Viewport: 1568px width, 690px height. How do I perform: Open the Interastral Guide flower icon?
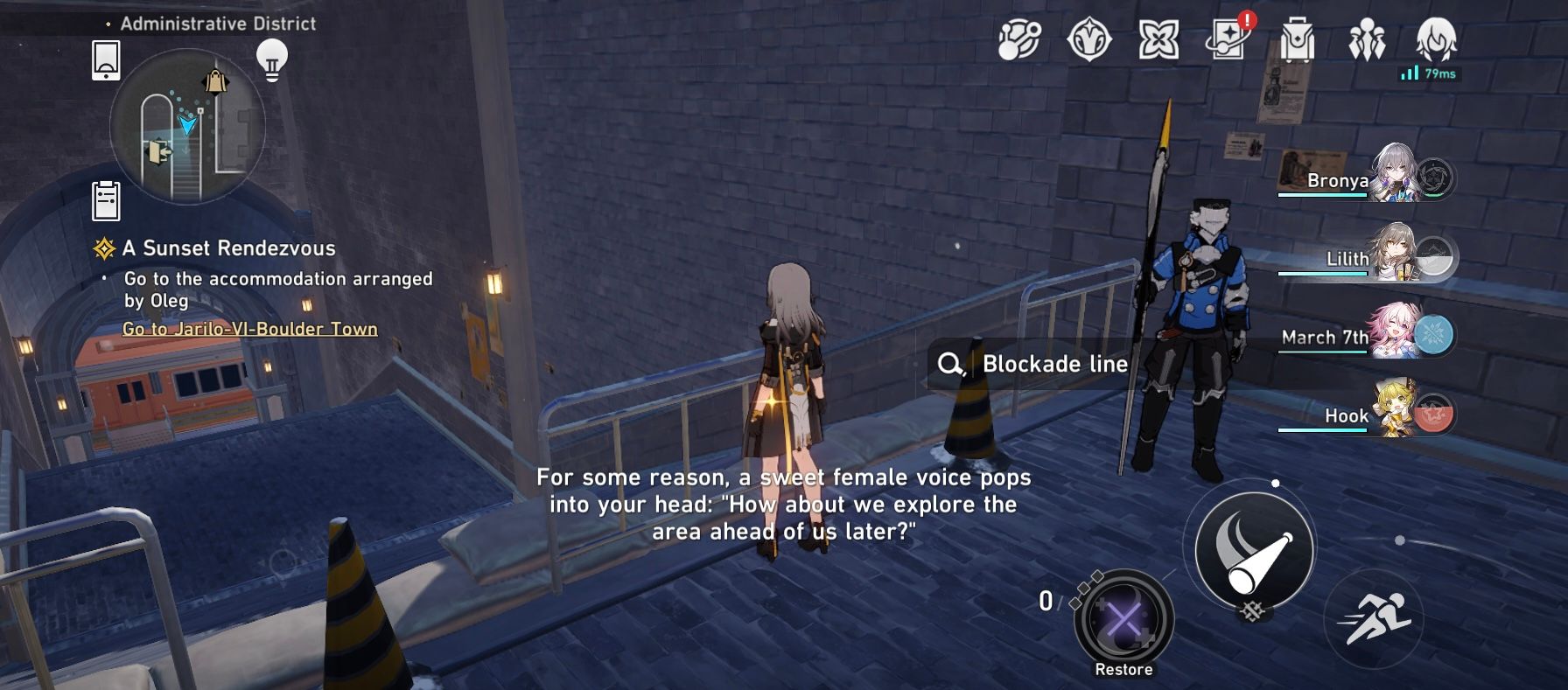pyautogui.click(x=1158, y=39)
